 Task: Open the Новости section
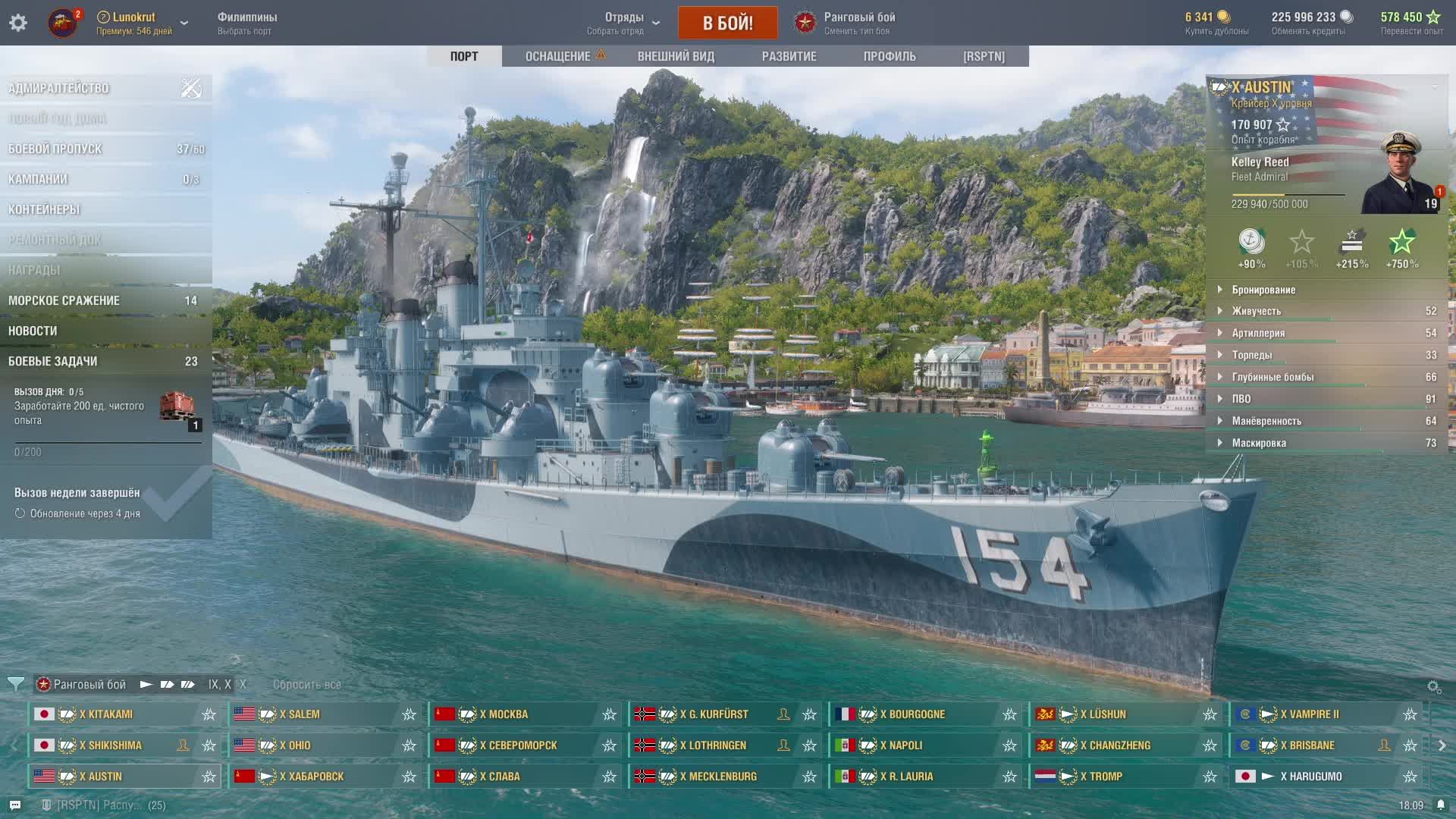[33, 331]
